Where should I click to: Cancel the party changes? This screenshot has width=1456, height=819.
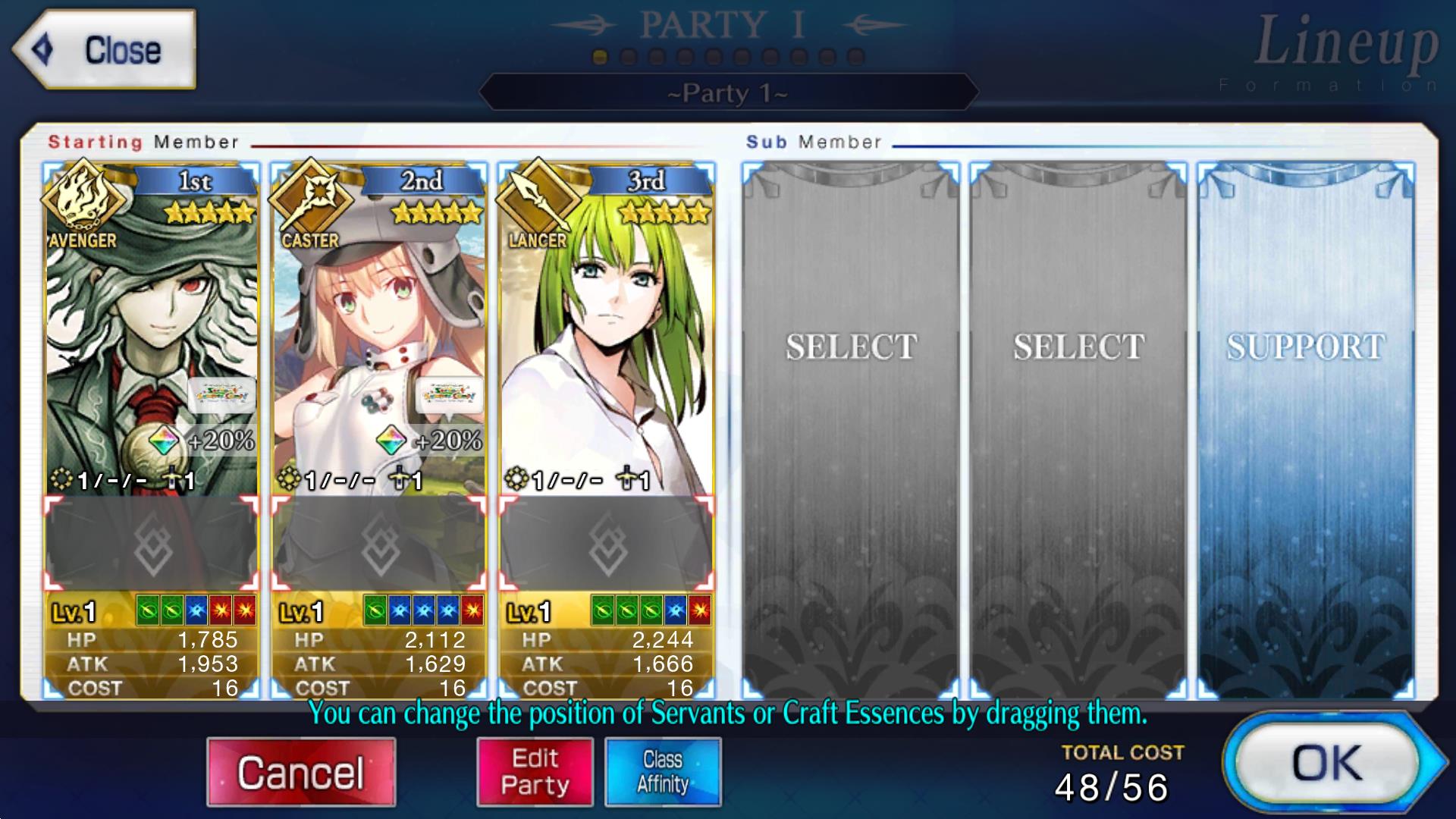coord(301,772)
